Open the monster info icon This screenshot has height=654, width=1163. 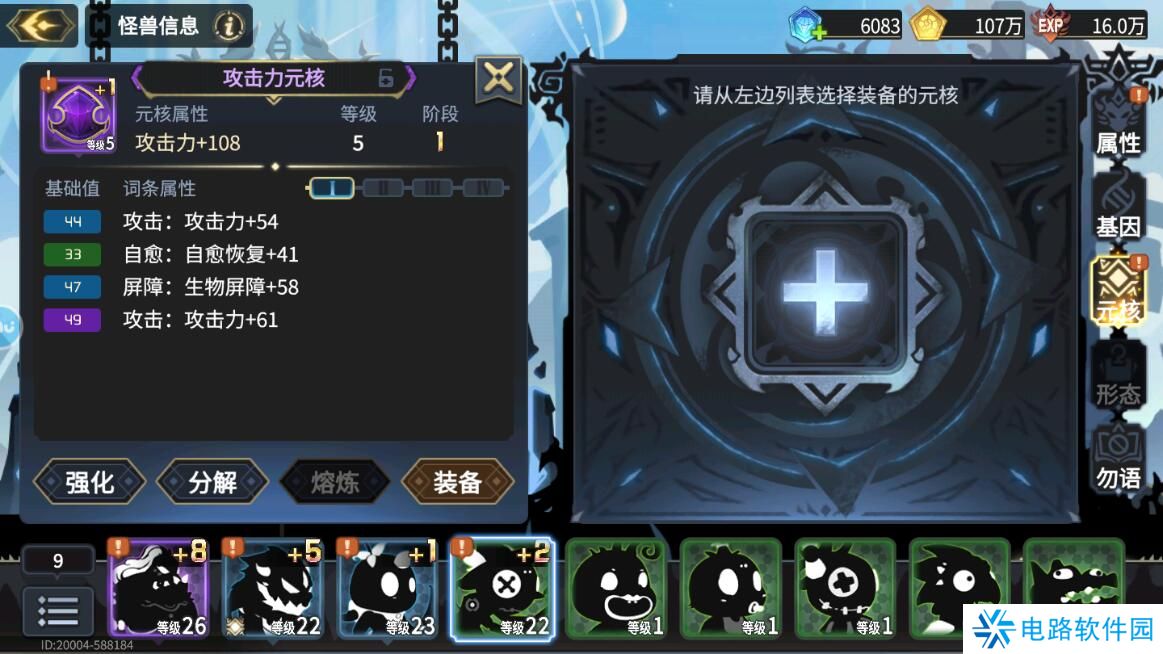coord(229,26)
